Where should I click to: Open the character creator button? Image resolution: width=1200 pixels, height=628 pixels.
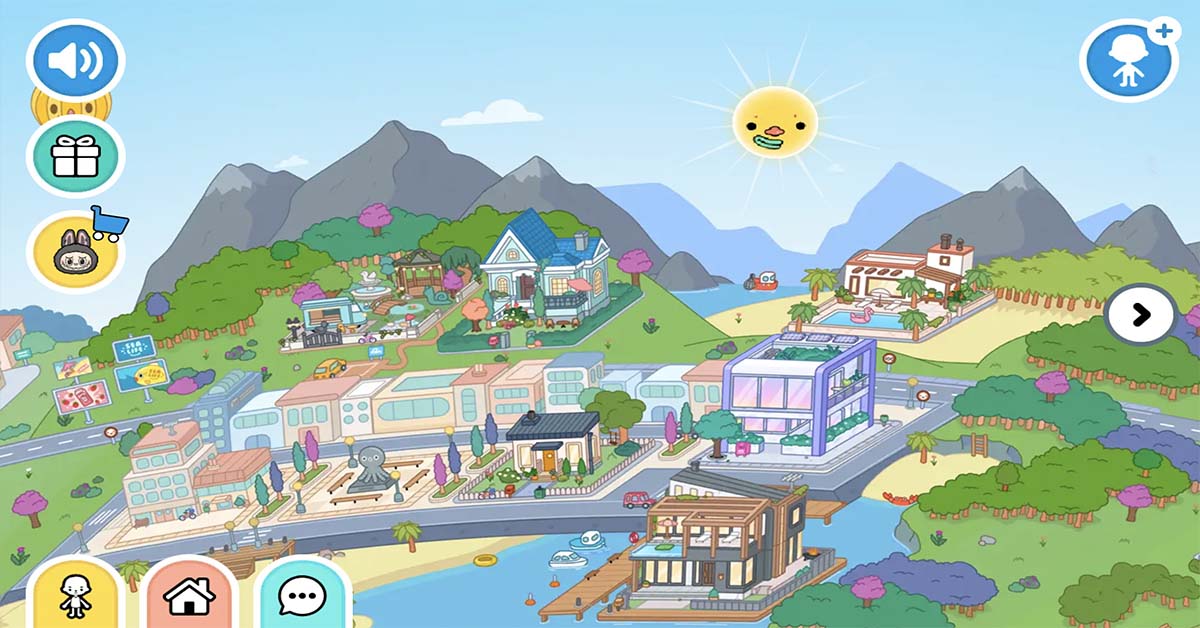(75, 596)
